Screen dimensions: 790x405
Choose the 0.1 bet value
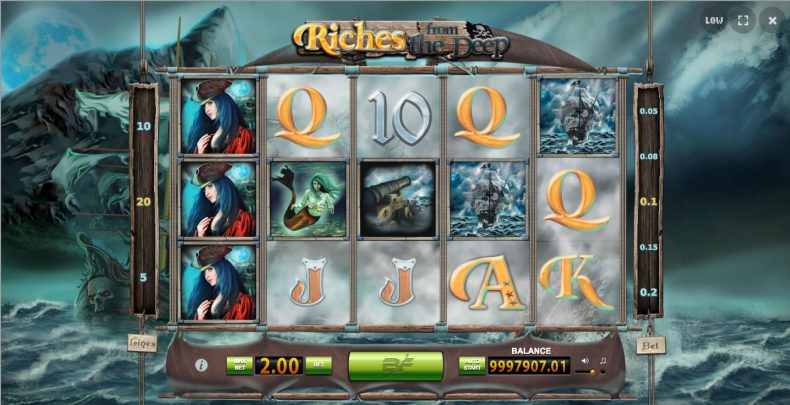(649, 201)
